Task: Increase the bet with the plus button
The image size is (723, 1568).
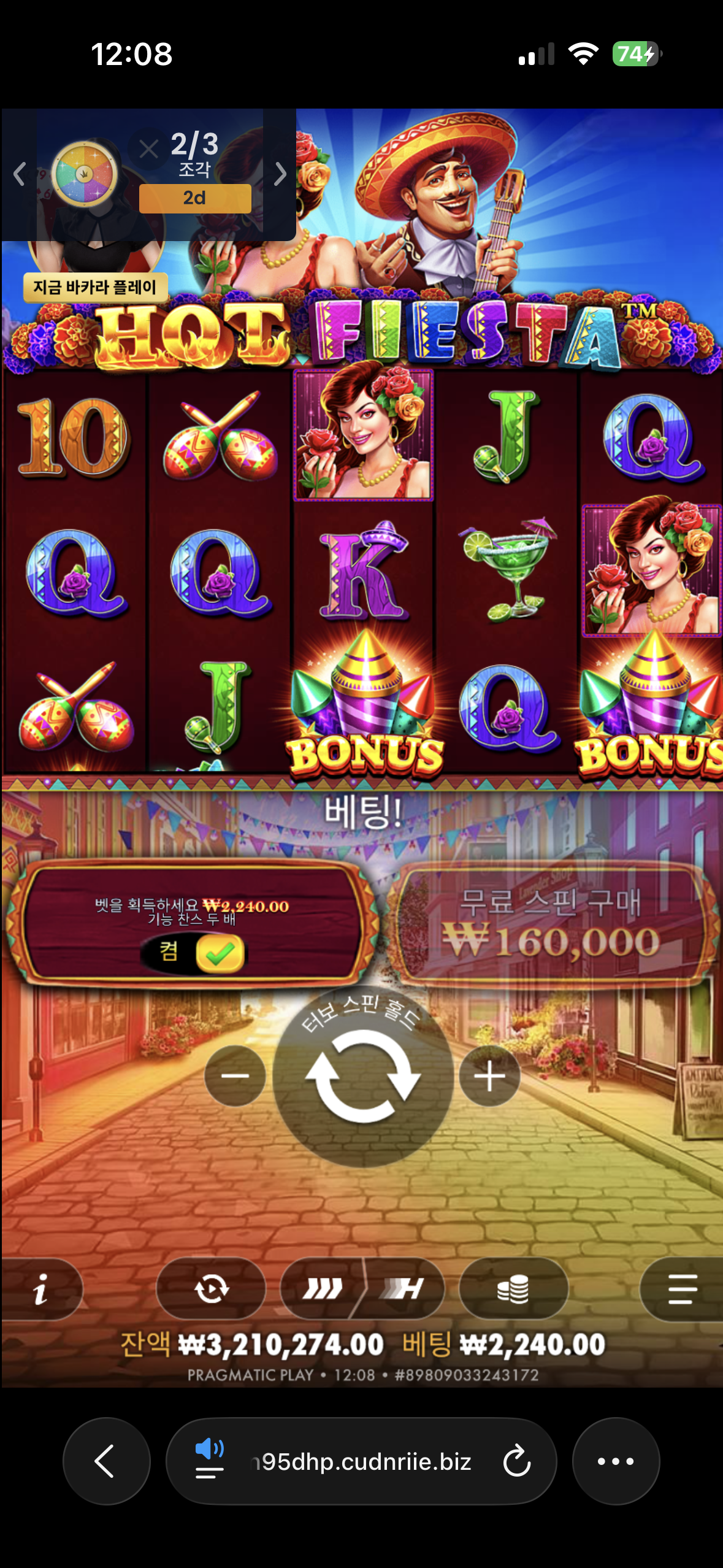Action: 489,1076
